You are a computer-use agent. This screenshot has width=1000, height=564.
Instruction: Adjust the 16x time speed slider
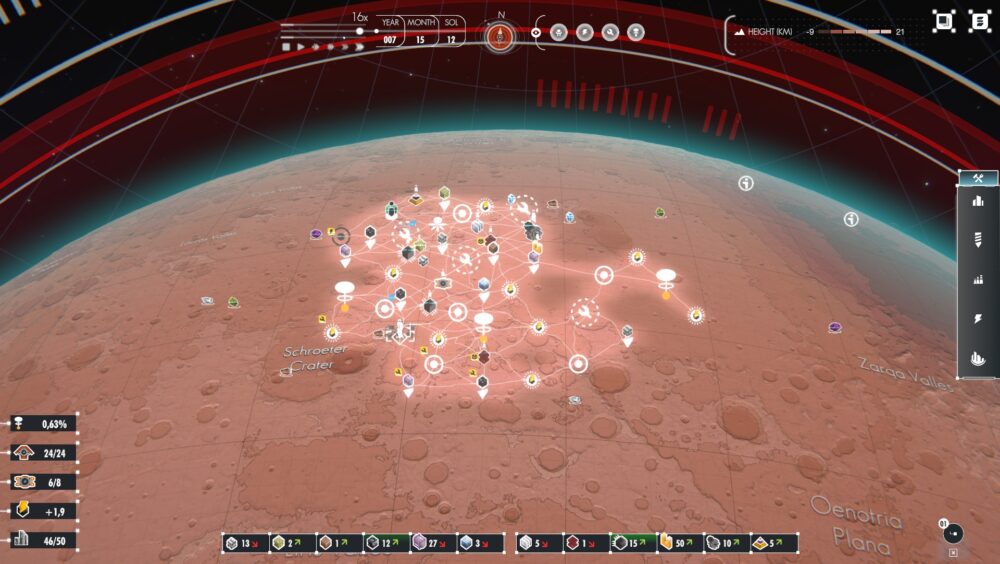click(x=360, y=30)
